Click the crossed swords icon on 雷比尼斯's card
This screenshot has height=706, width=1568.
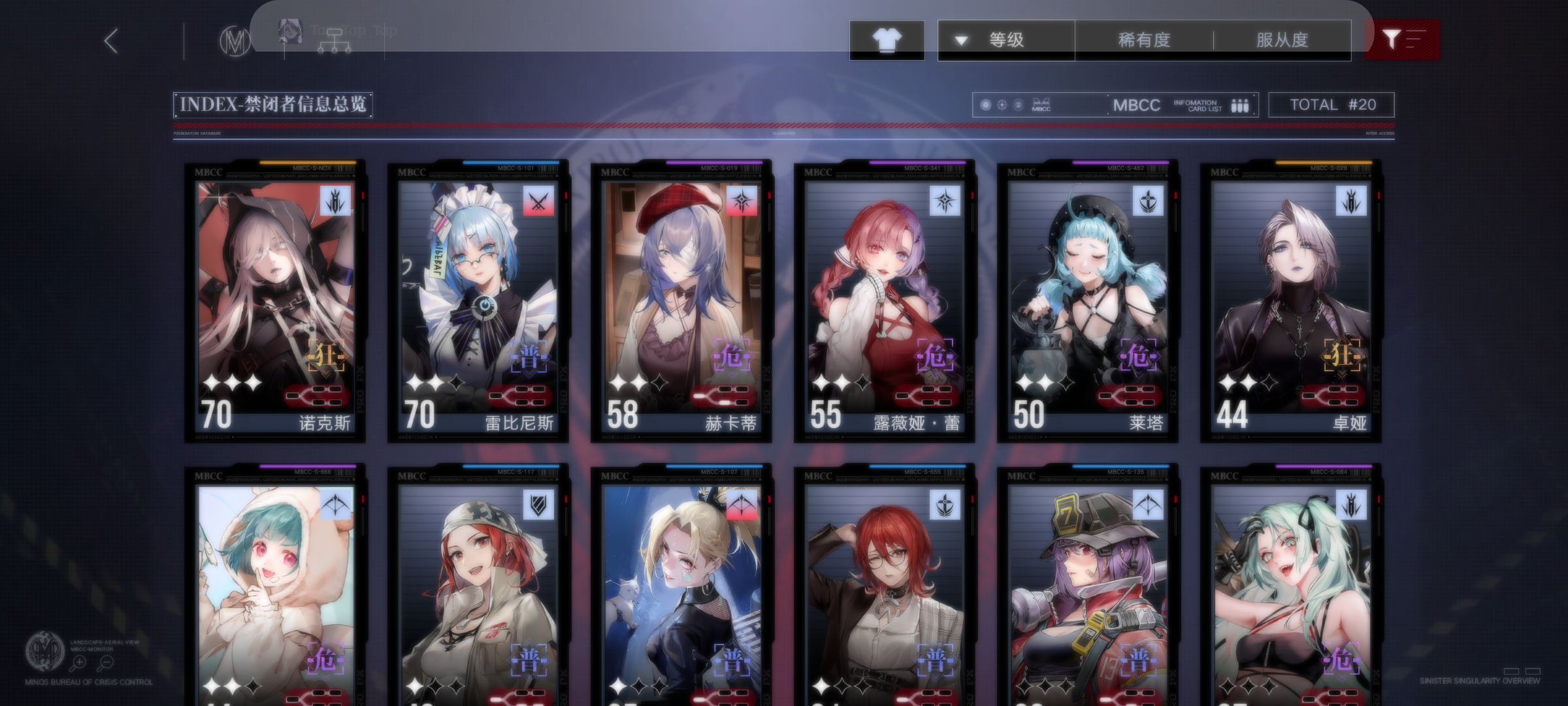540,202
